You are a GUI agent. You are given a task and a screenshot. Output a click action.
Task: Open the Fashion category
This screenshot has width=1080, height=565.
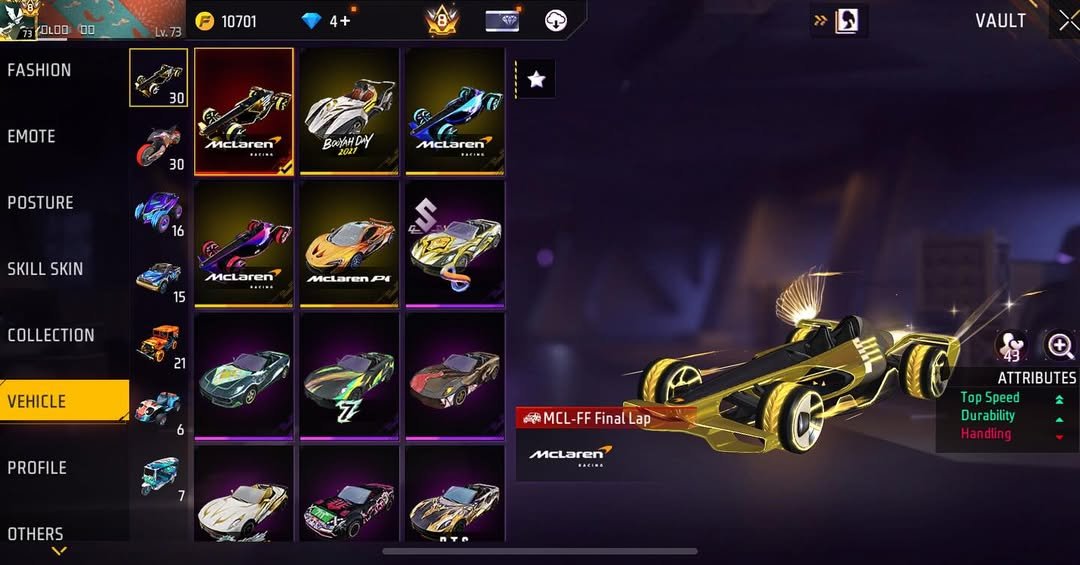[x=40, y=70]
